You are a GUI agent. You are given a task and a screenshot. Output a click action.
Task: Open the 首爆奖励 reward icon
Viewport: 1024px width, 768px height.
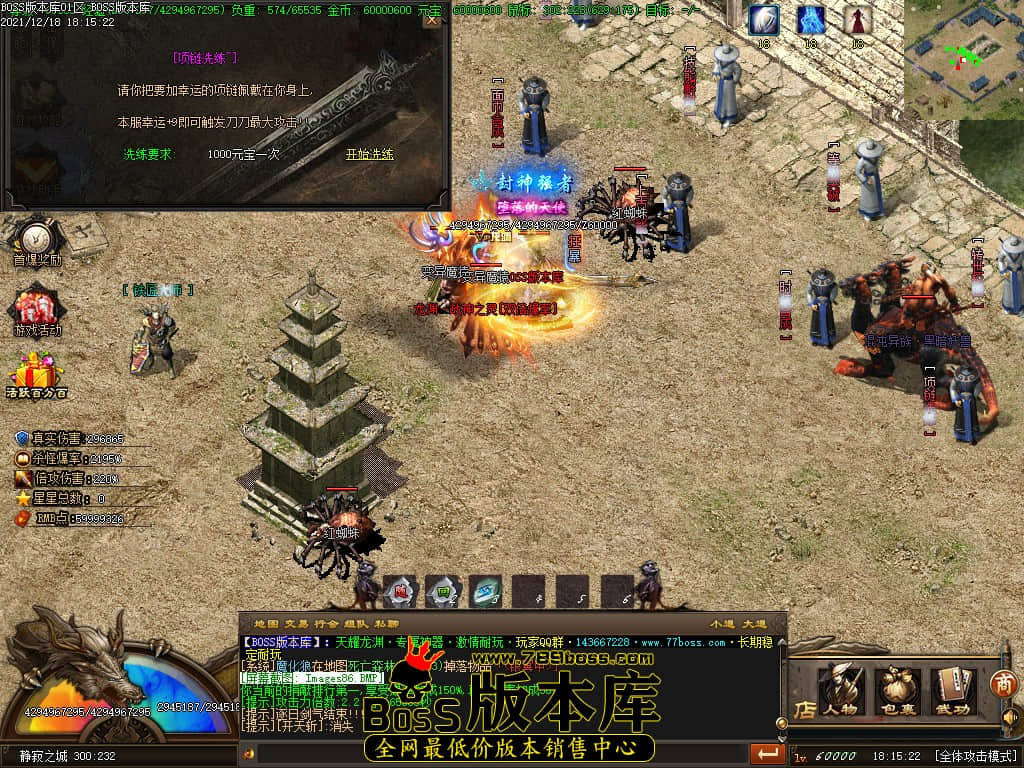pos(37,241)
